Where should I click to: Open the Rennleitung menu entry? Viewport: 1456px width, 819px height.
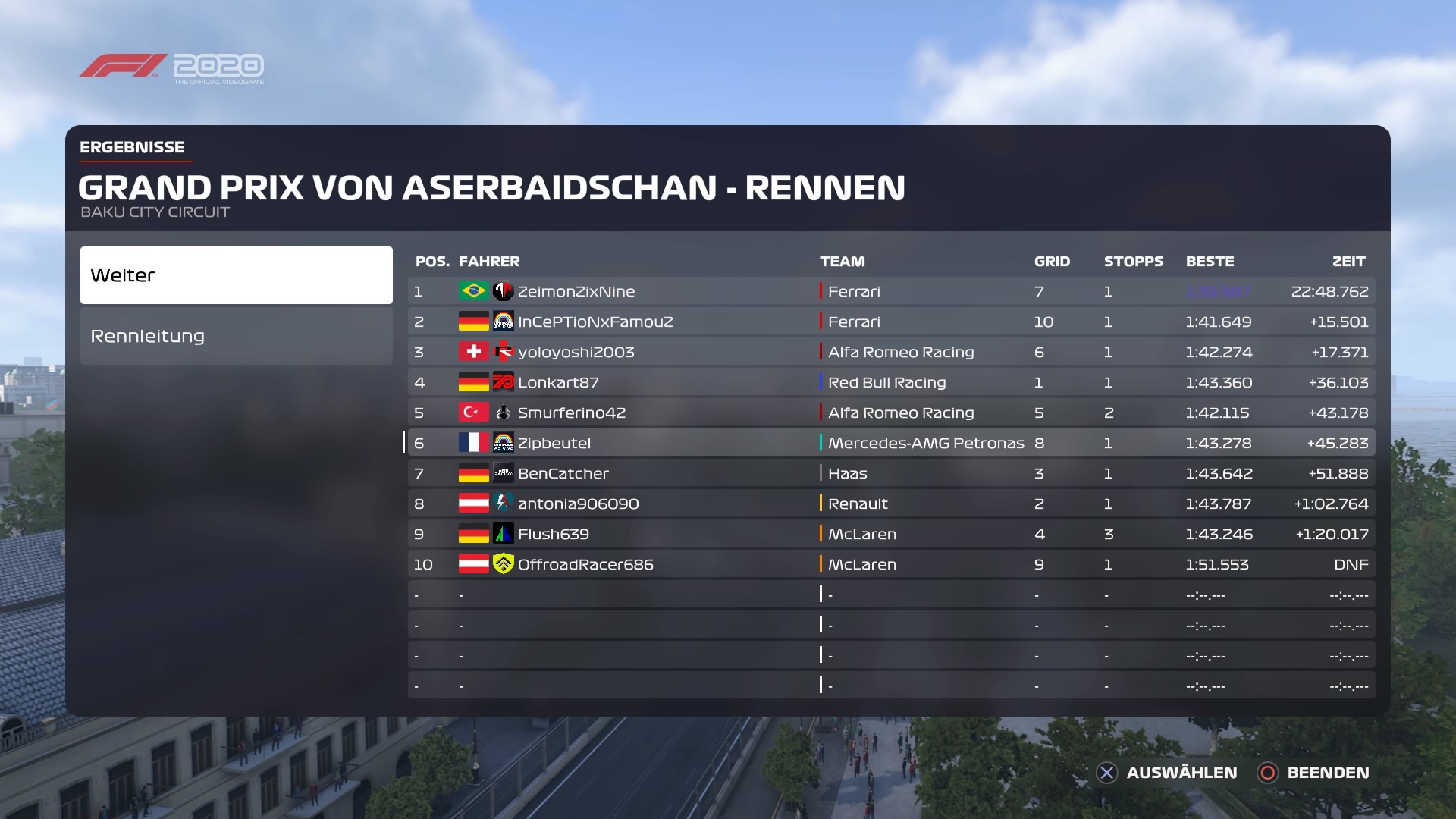[236, 336]
